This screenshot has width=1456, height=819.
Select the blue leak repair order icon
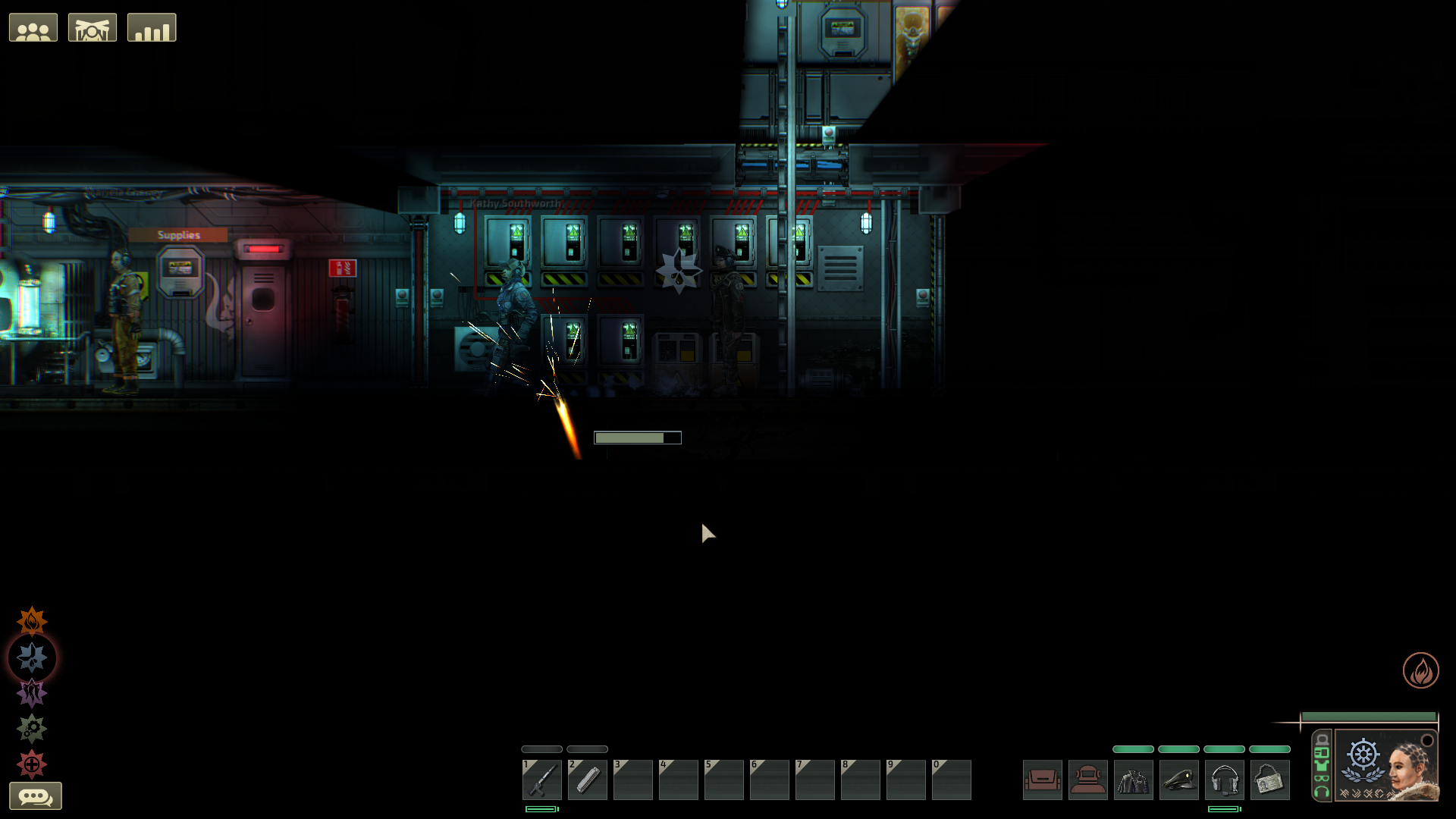tap(32, 657)
